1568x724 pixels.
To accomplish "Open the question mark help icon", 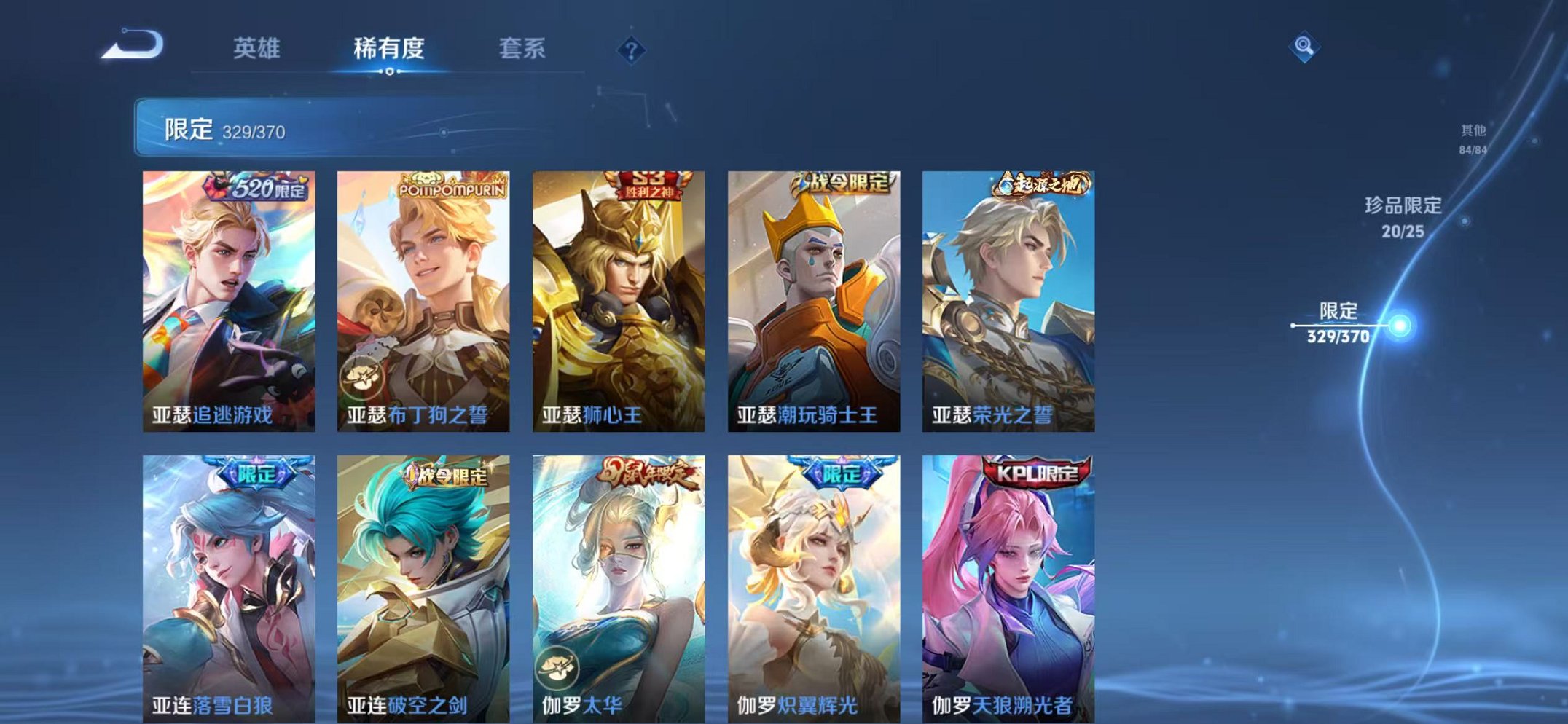I will [631, 50].
